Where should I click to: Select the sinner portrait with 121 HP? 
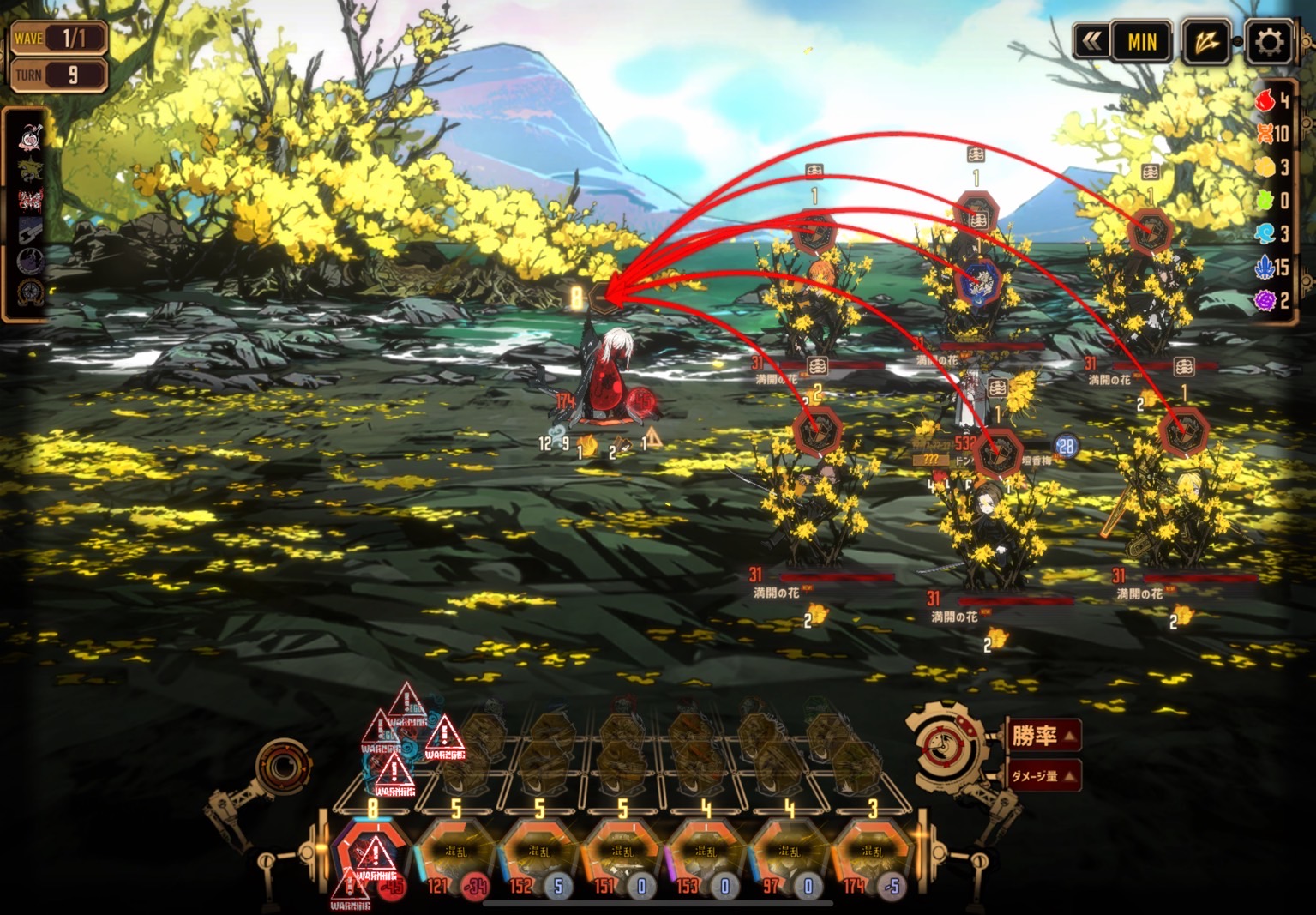pos(455,852)
